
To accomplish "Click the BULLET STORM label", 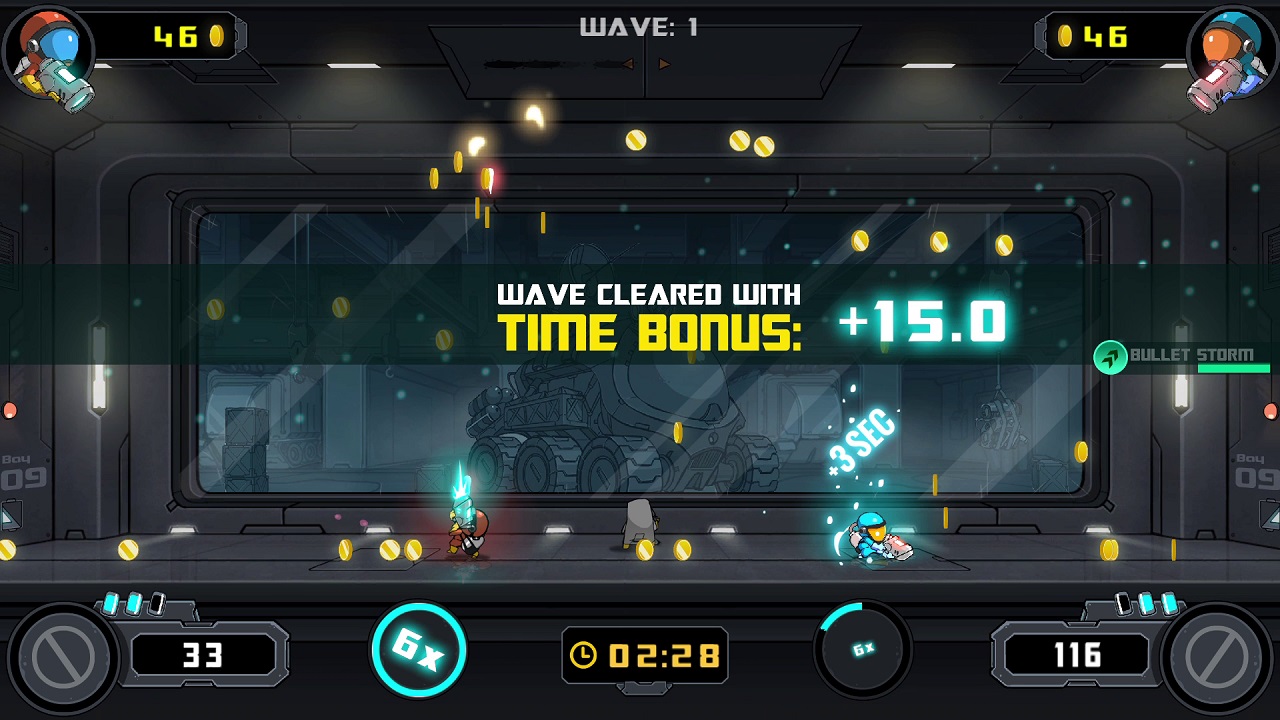I will [1193, 356].
